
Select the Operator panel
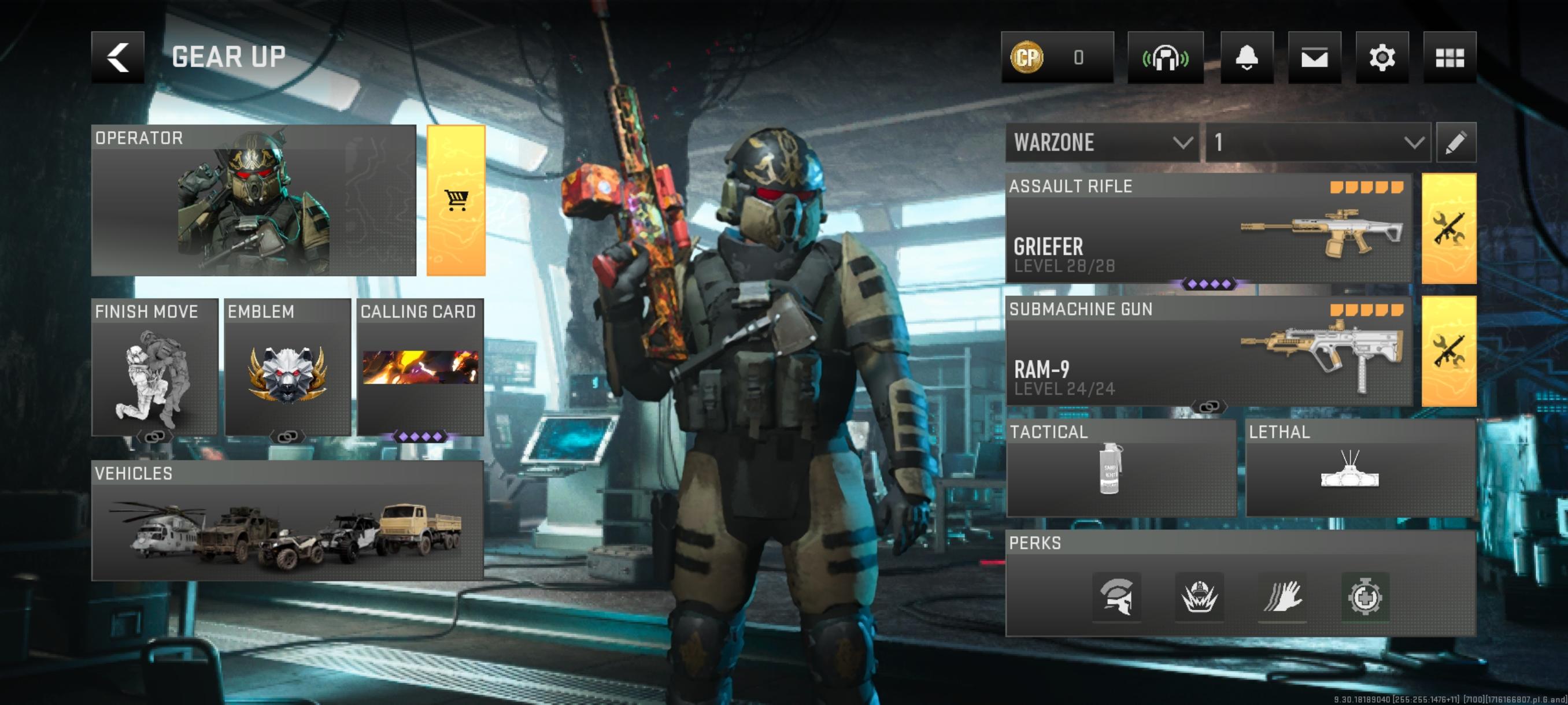[253, 200]
